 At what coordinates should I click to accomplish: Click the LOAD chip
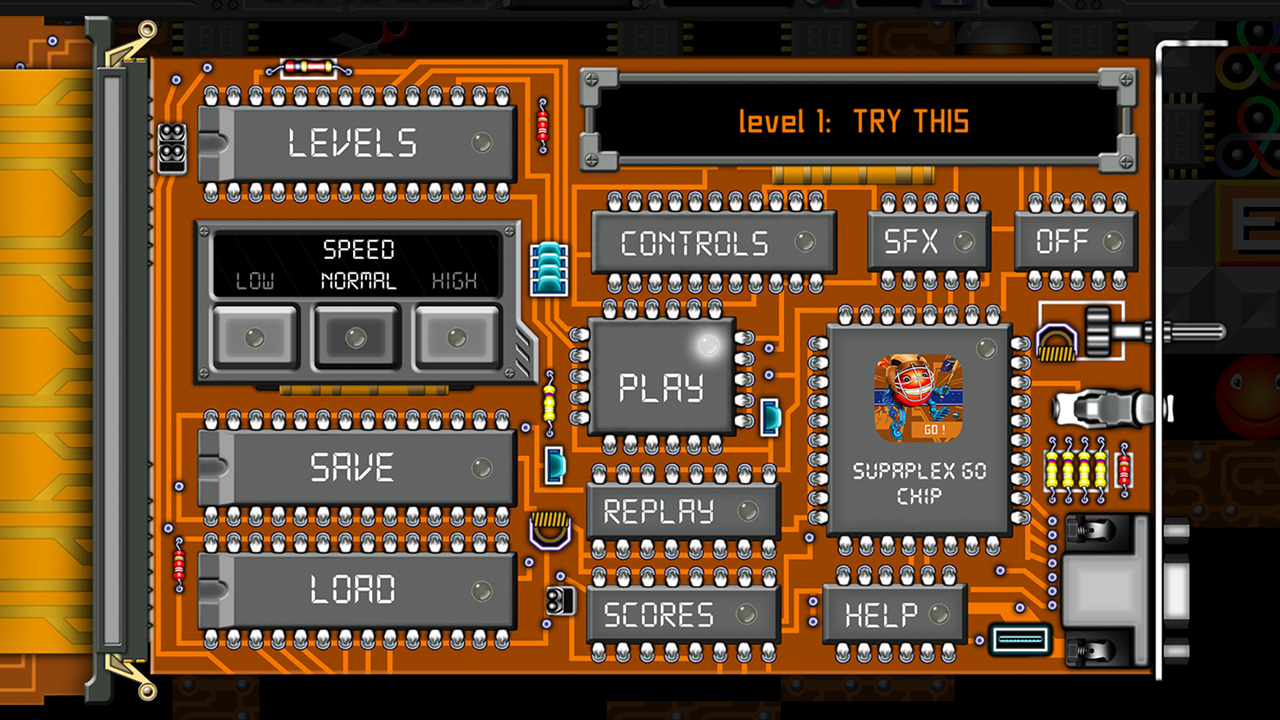click(357, 590)
